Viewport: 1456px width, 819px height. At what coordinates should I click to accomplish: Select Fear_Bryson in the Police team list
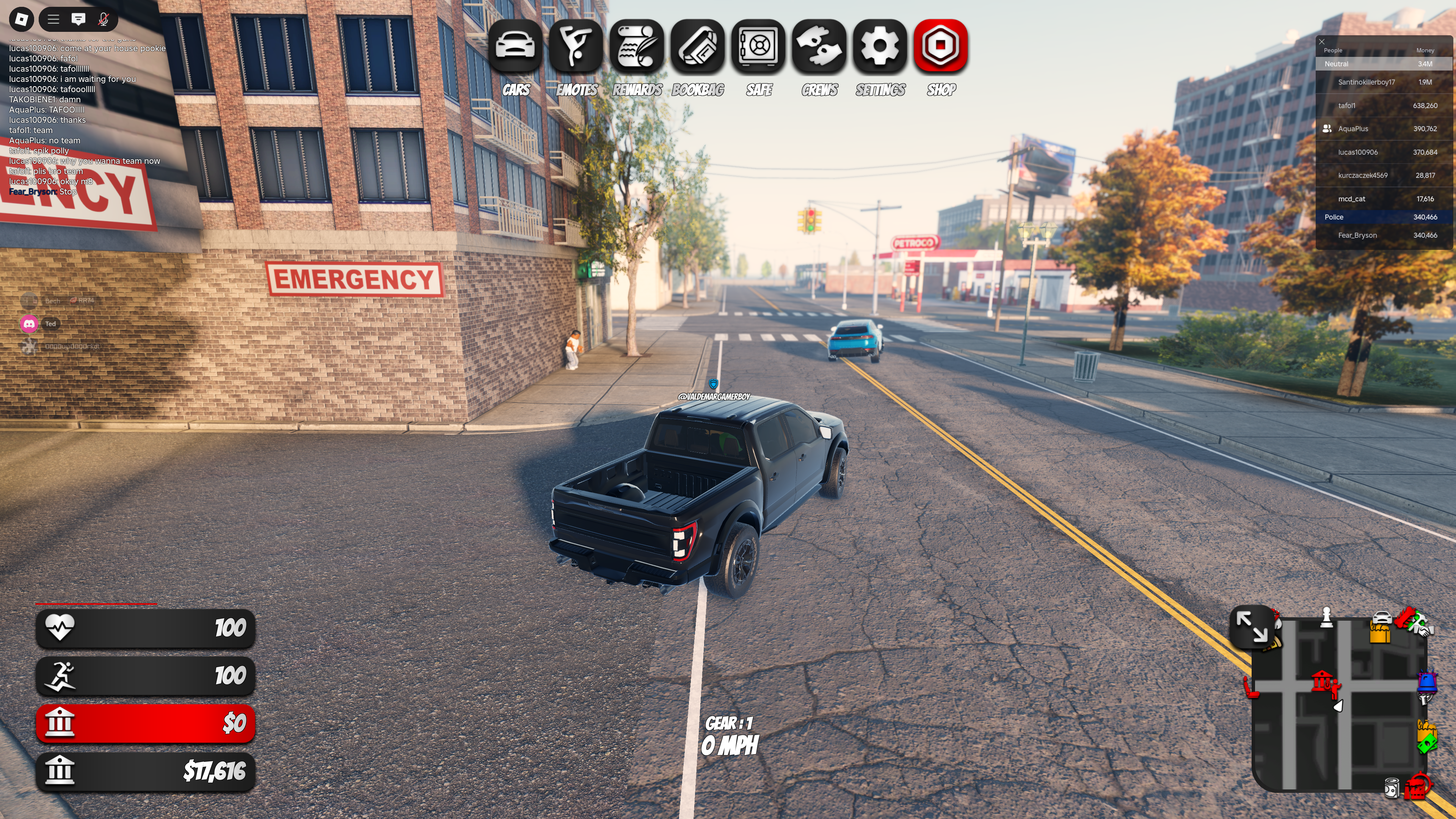1357,235
